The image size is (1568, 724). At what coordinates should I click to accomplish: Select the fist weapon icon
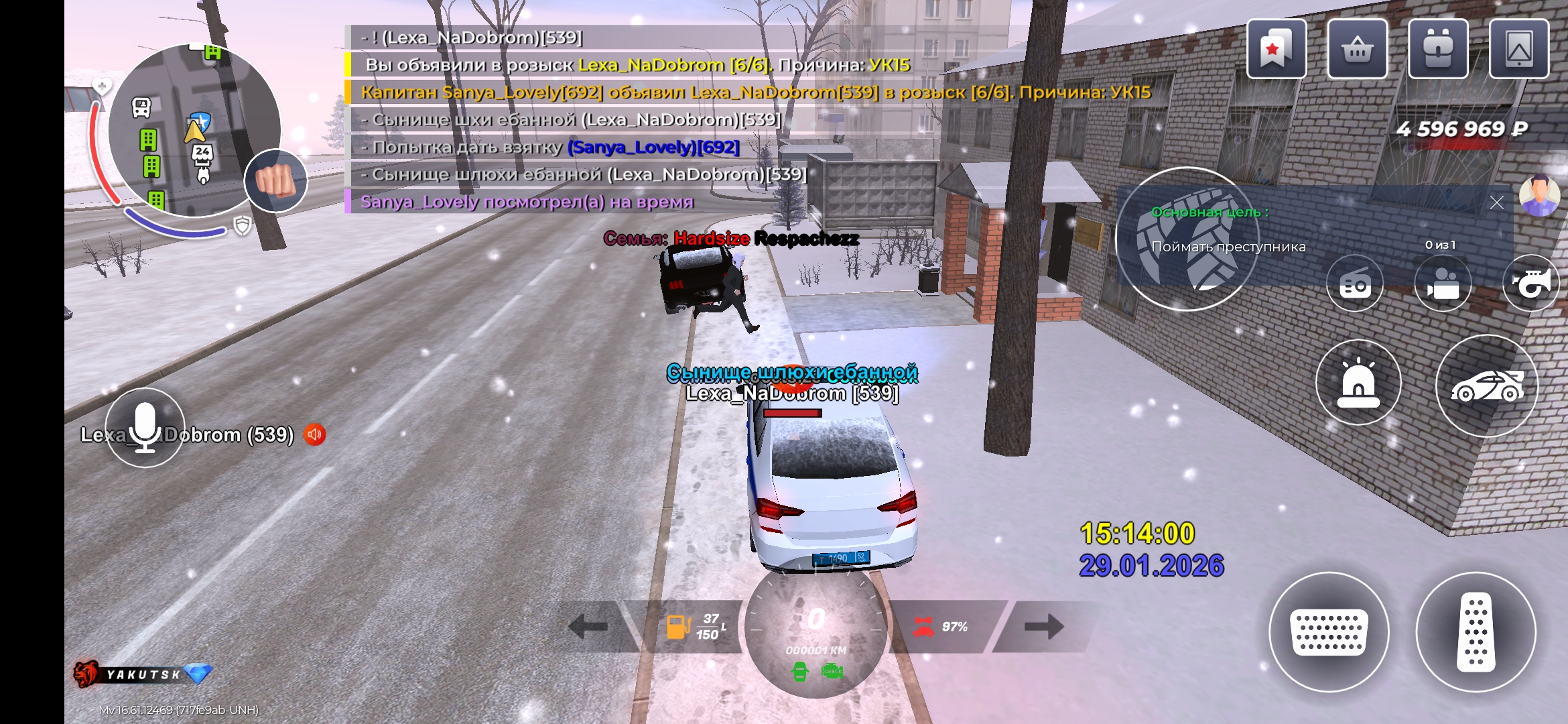[275, 180]
